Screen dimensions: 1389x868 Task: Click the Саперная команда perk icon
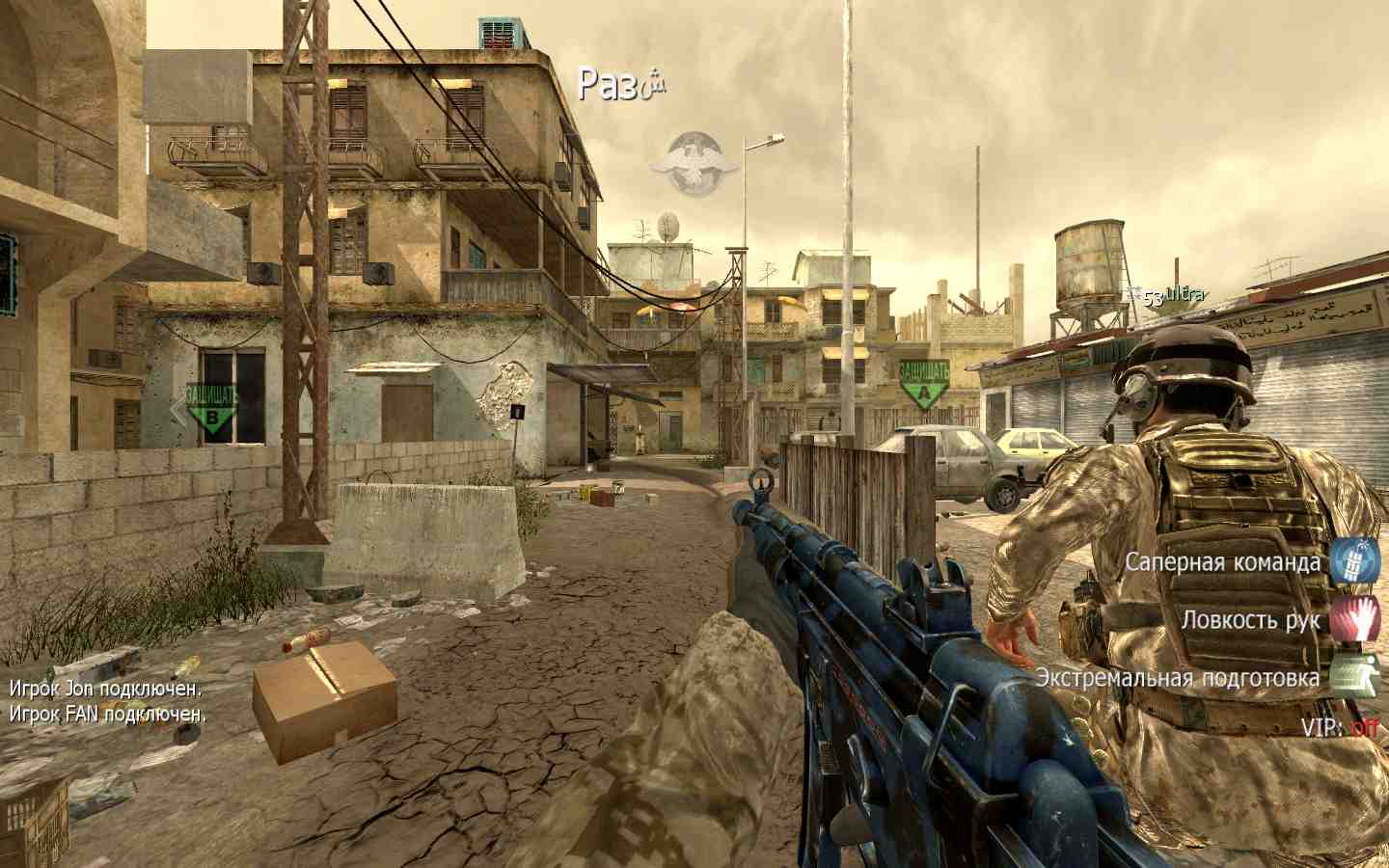(1355, 561)
